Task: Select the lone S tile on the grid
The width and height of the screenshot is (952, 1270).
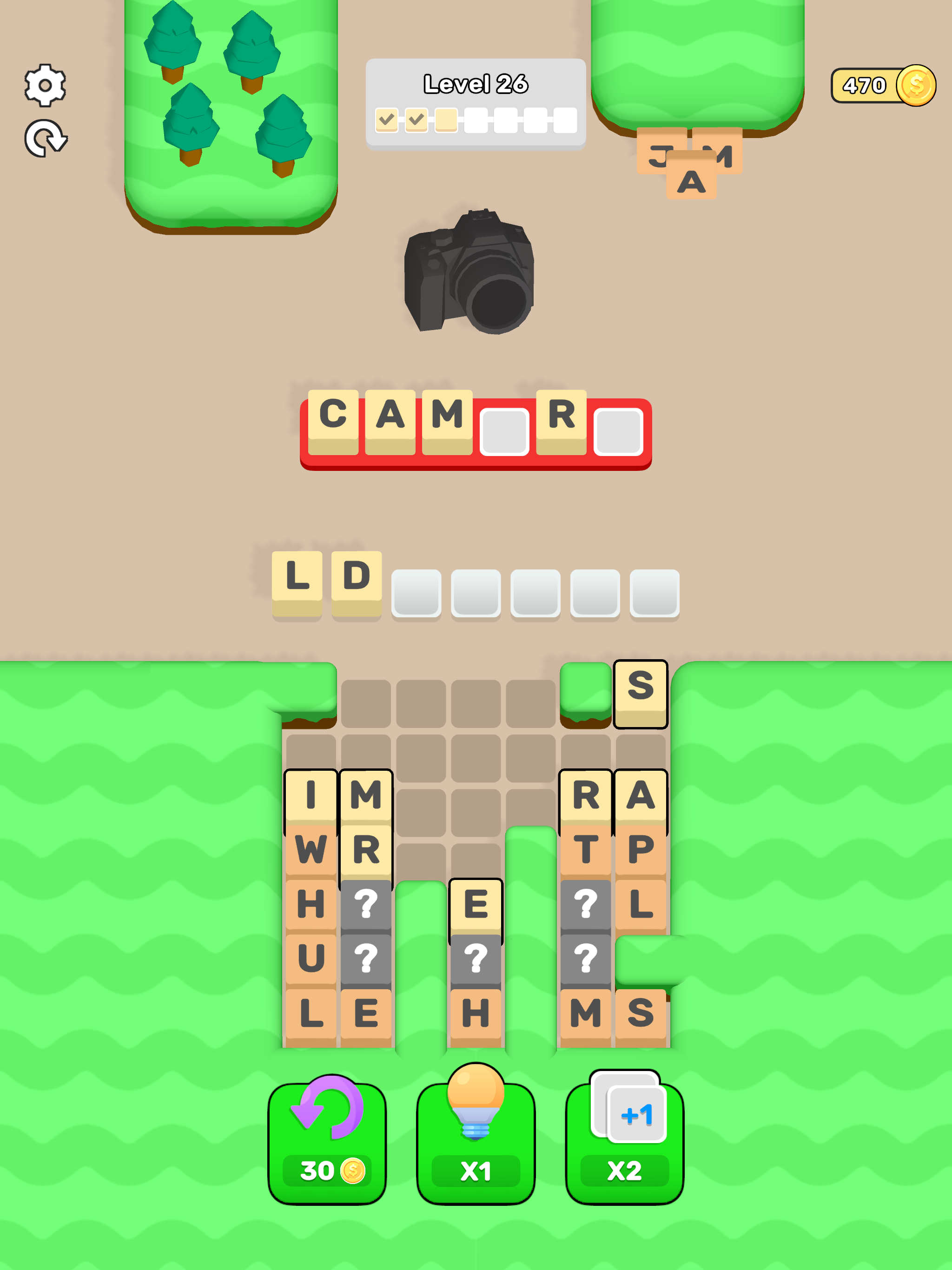Action: pyautogui.click(x=641, y=693)
